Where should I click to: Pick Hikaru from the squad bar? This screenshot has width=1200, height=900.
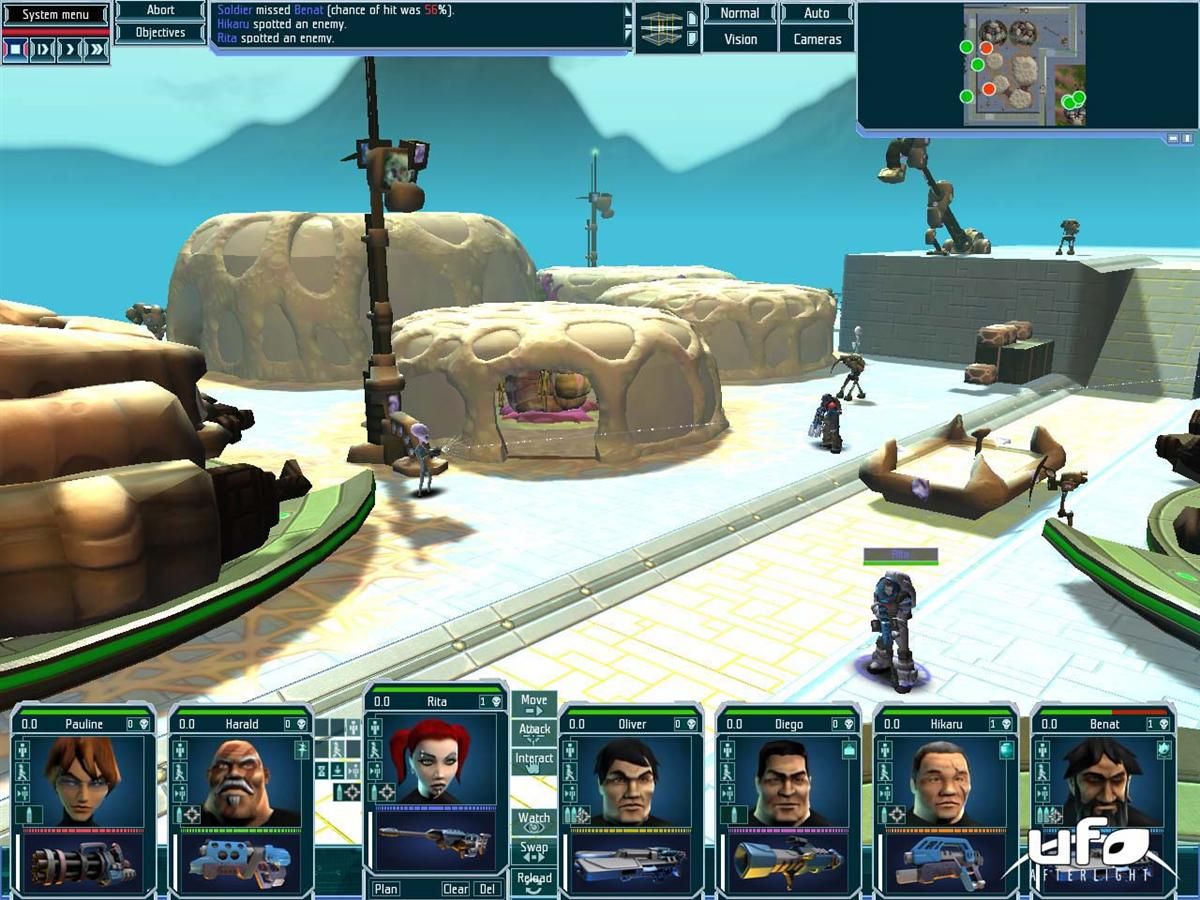(x=944, y=782)
